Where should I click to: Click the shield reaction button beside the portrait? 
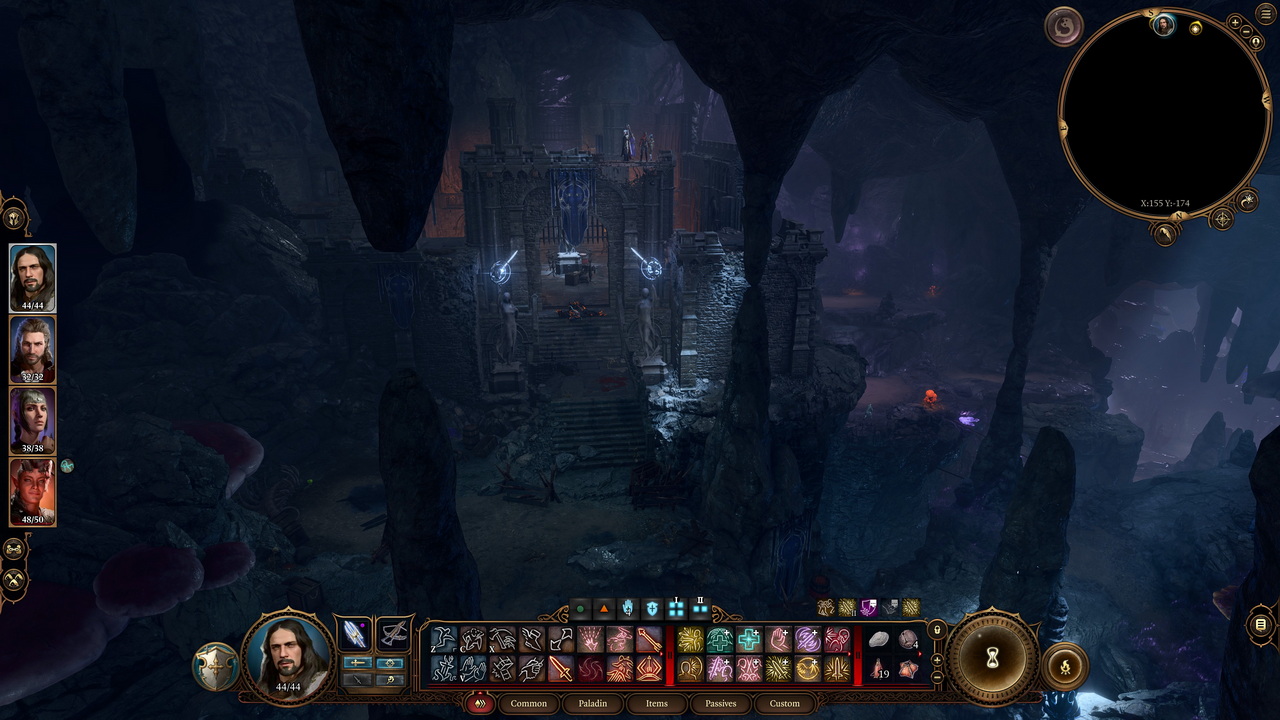[216, 667]
